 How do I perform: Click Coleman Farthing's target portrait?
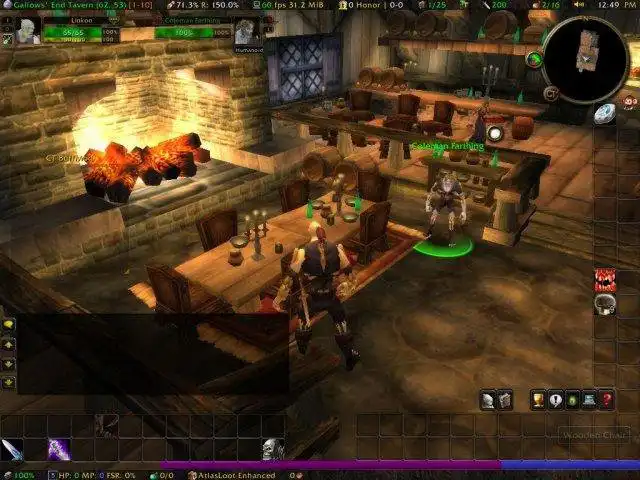click(x=246, y=31)
